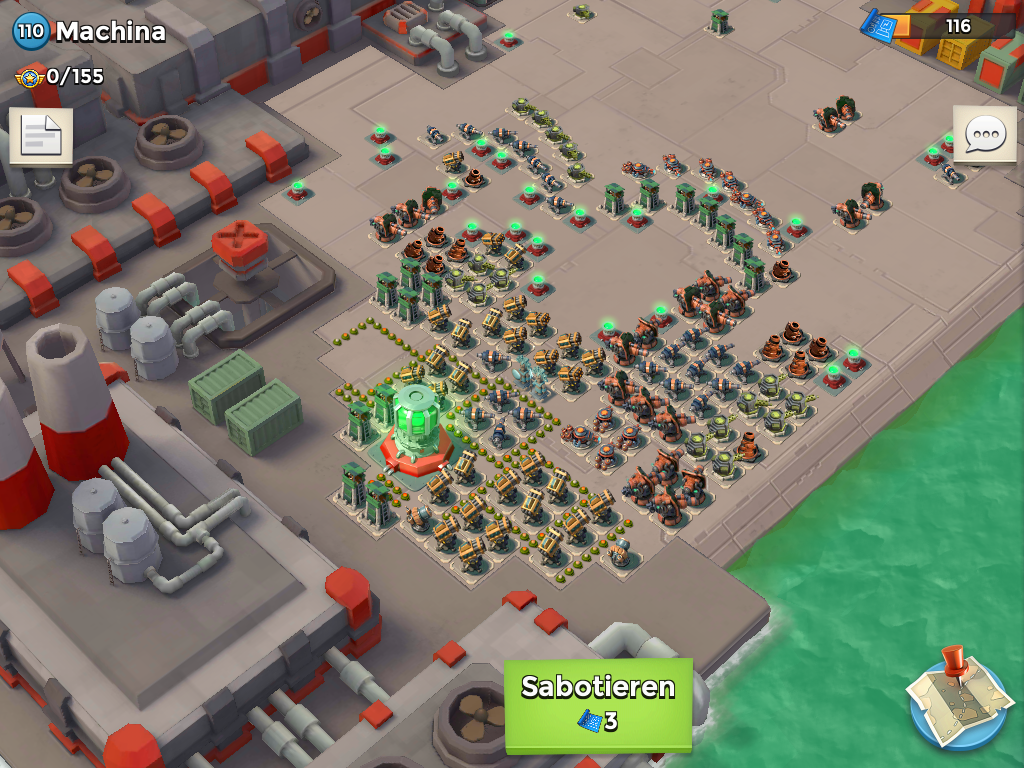Screen dimensions: 1024x768
Task: Open the chat speech bubble
Action: (984, 135)
